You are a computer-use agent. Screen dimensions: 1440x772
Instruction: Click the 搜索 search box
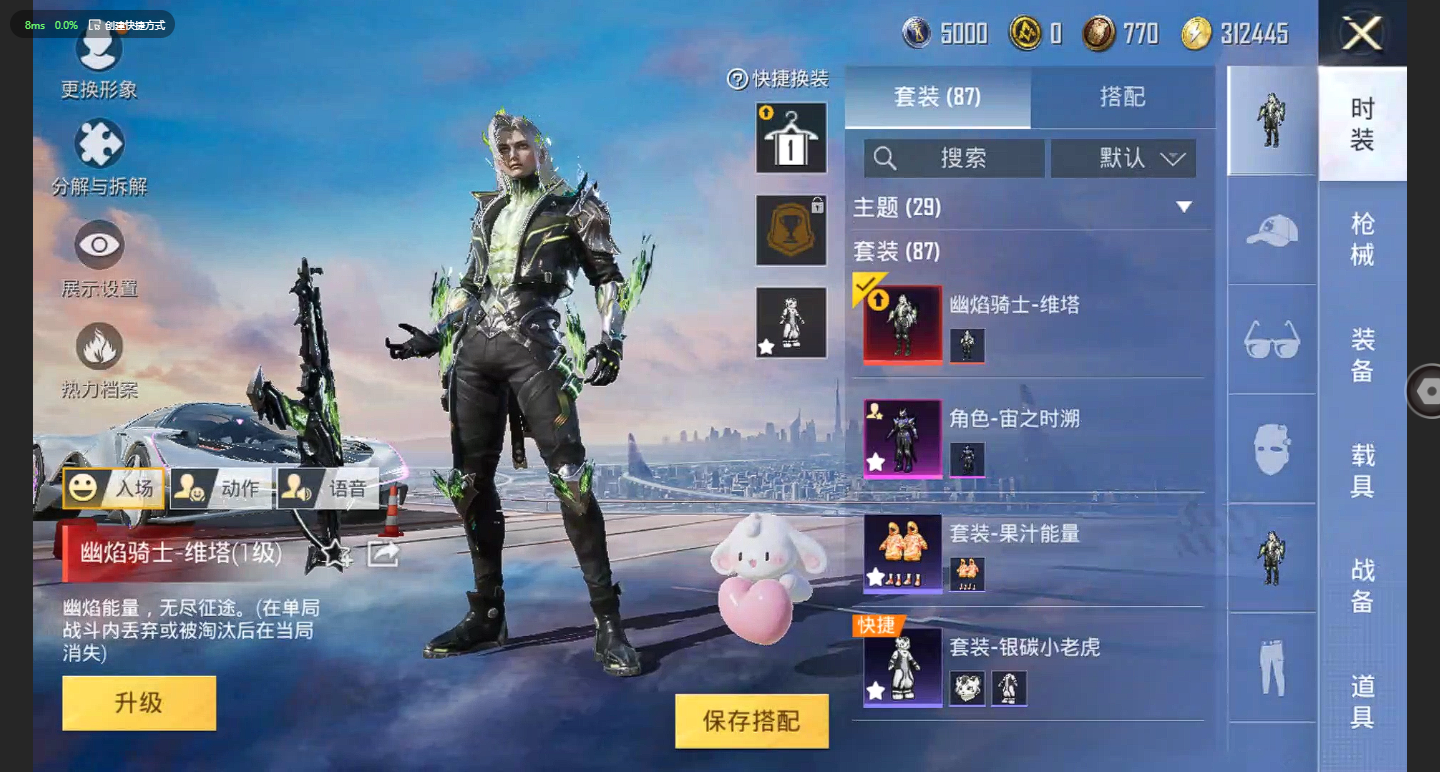954,158
